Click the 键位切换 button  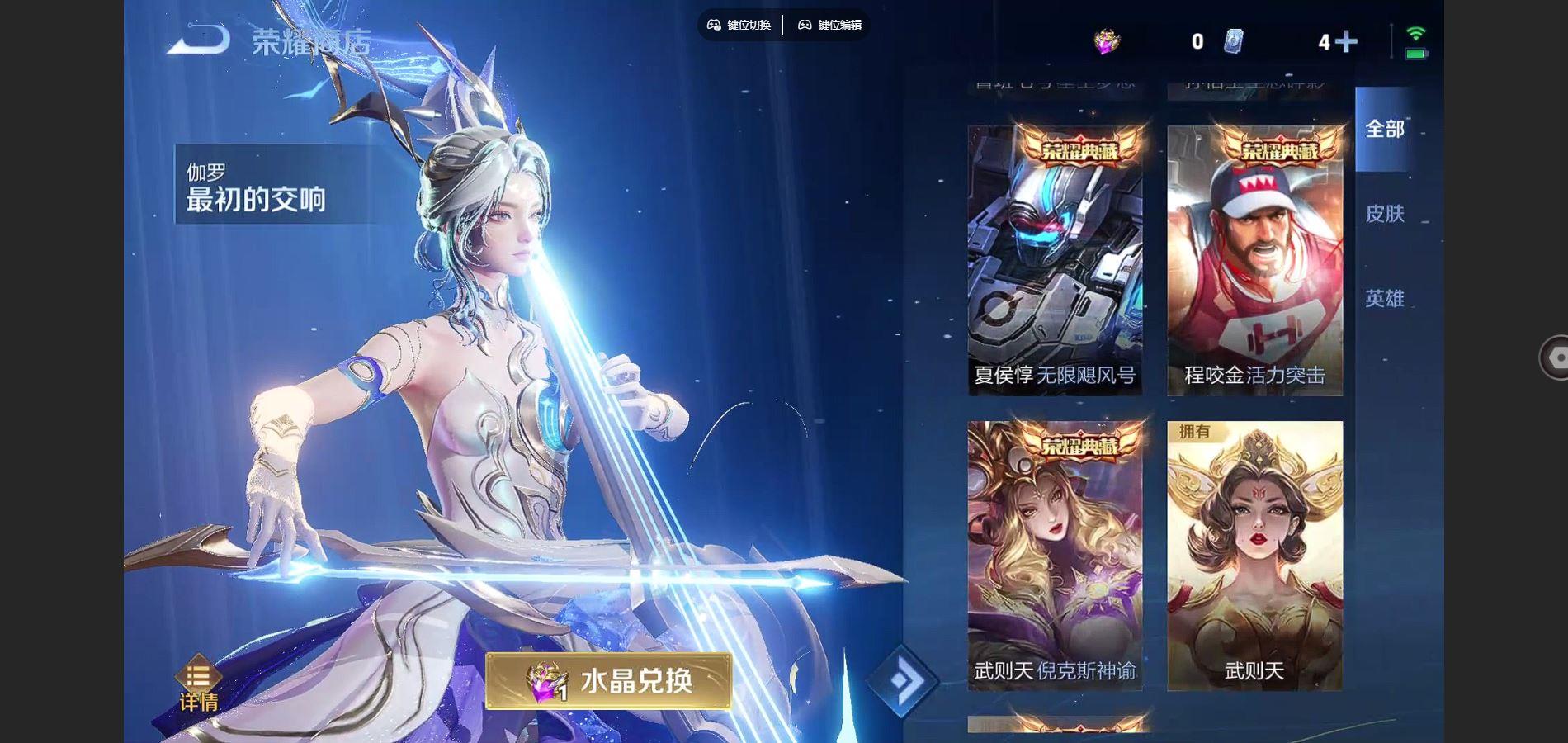click(x=741, y=25)
